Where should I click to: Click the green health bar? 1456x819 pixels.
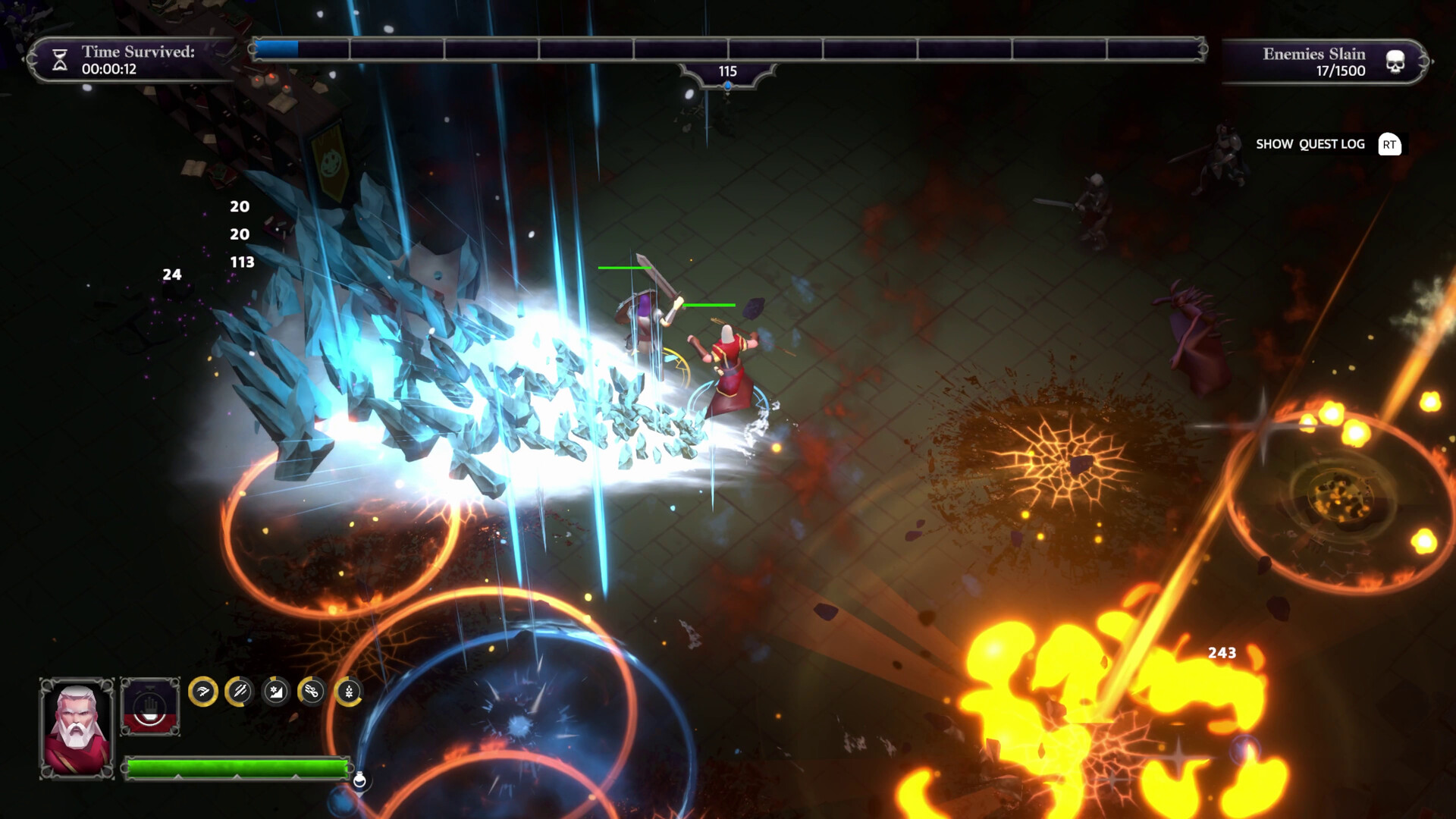[235, 767]
